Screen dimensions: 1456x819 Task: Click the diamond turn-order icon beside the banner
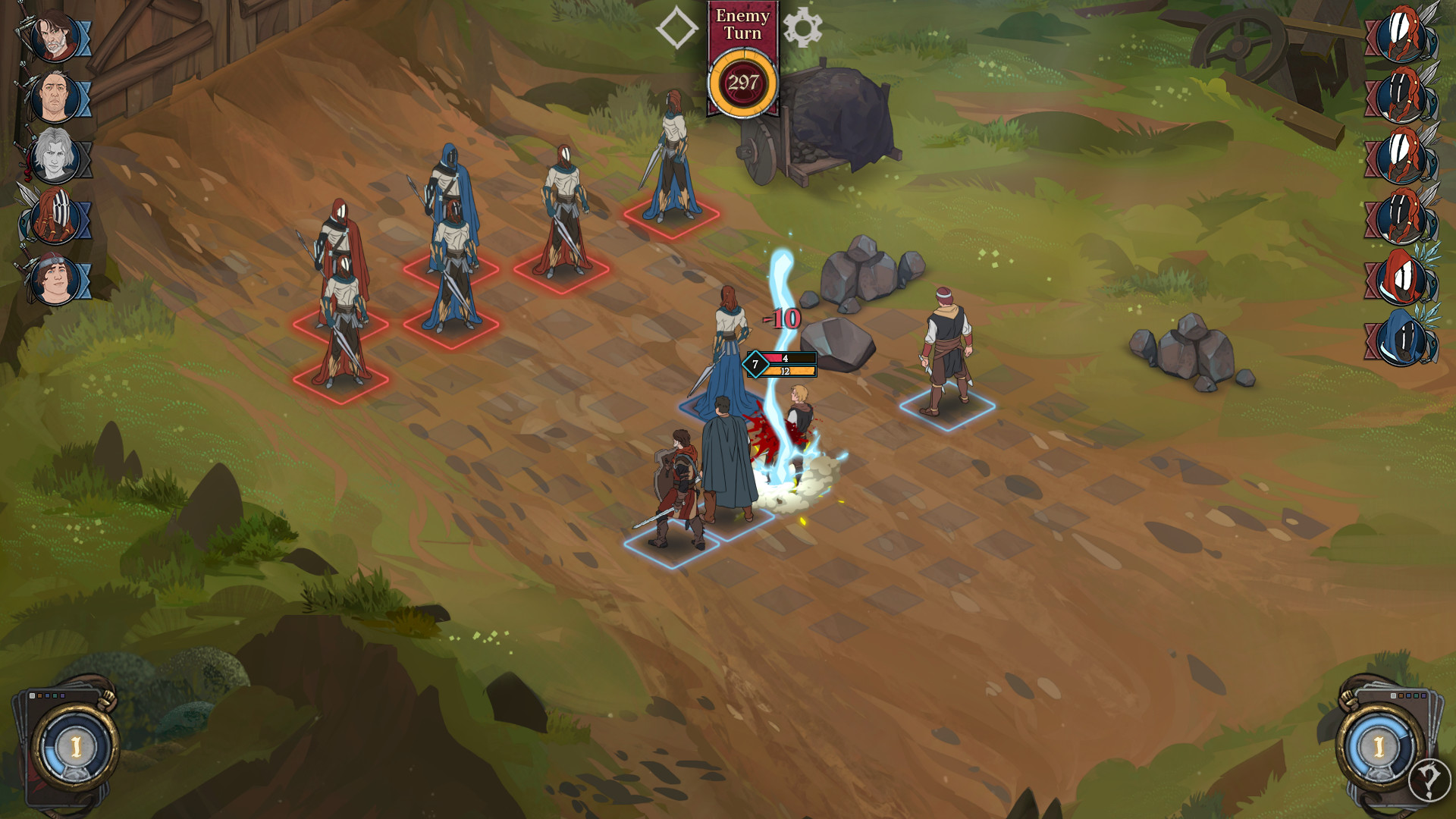(678, 28)
